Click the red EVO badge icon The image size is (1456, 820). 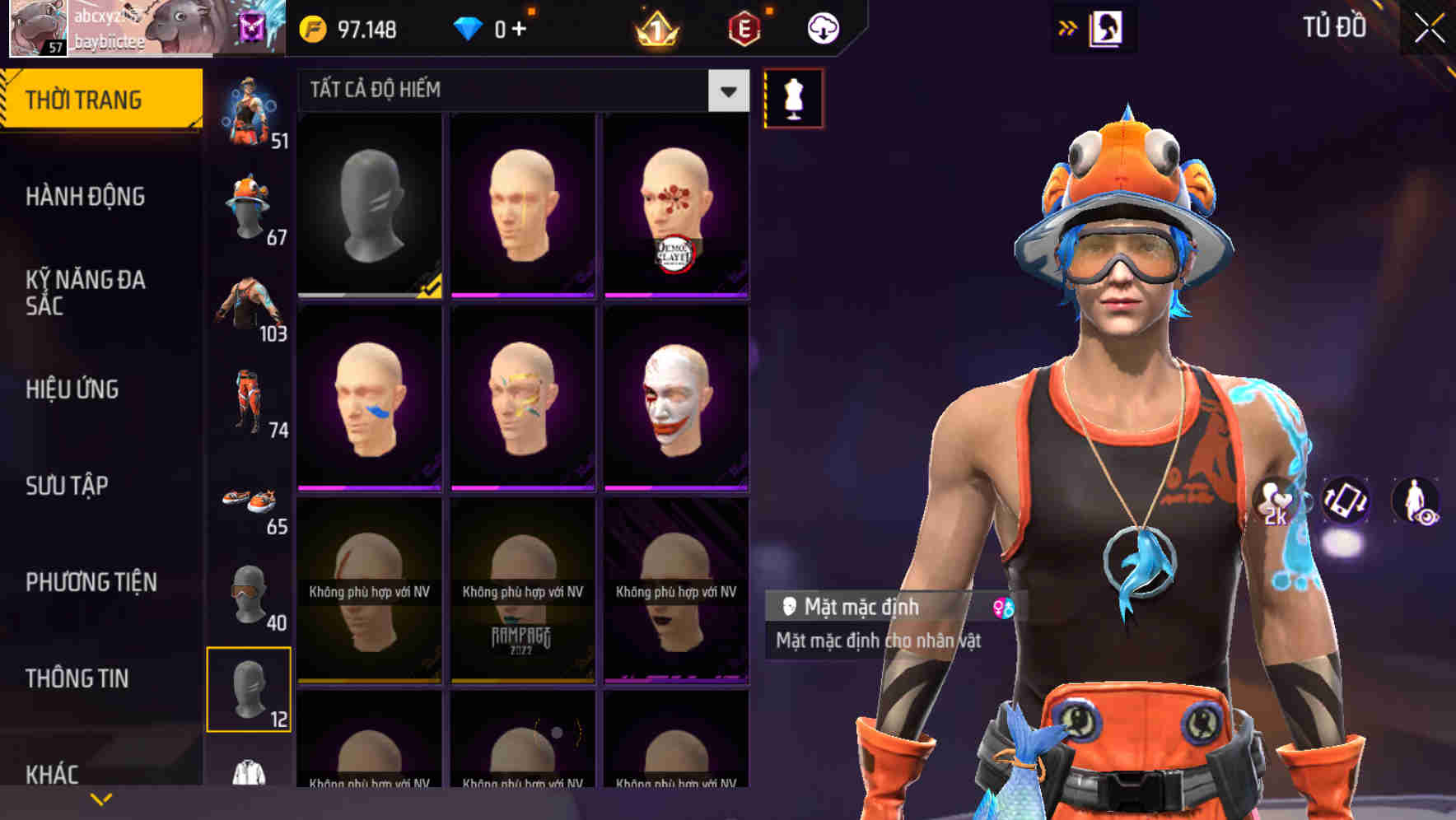[x=744, y=27]
